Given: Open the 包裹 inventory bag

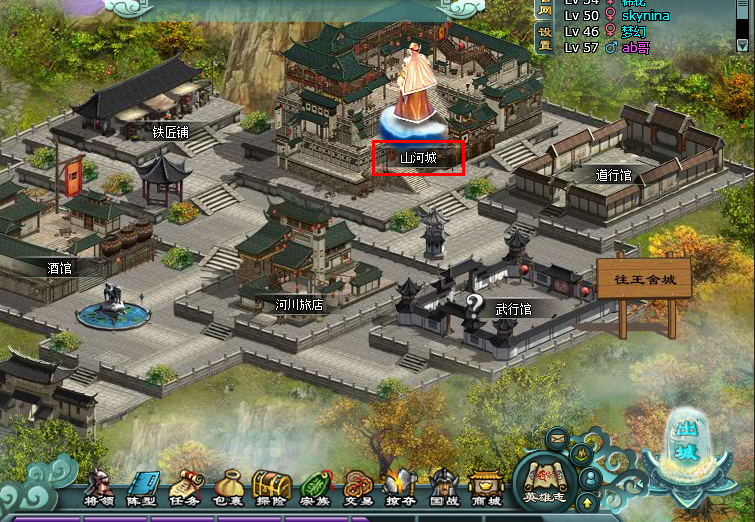Looking at the screenshot, I should coord(229,489).
